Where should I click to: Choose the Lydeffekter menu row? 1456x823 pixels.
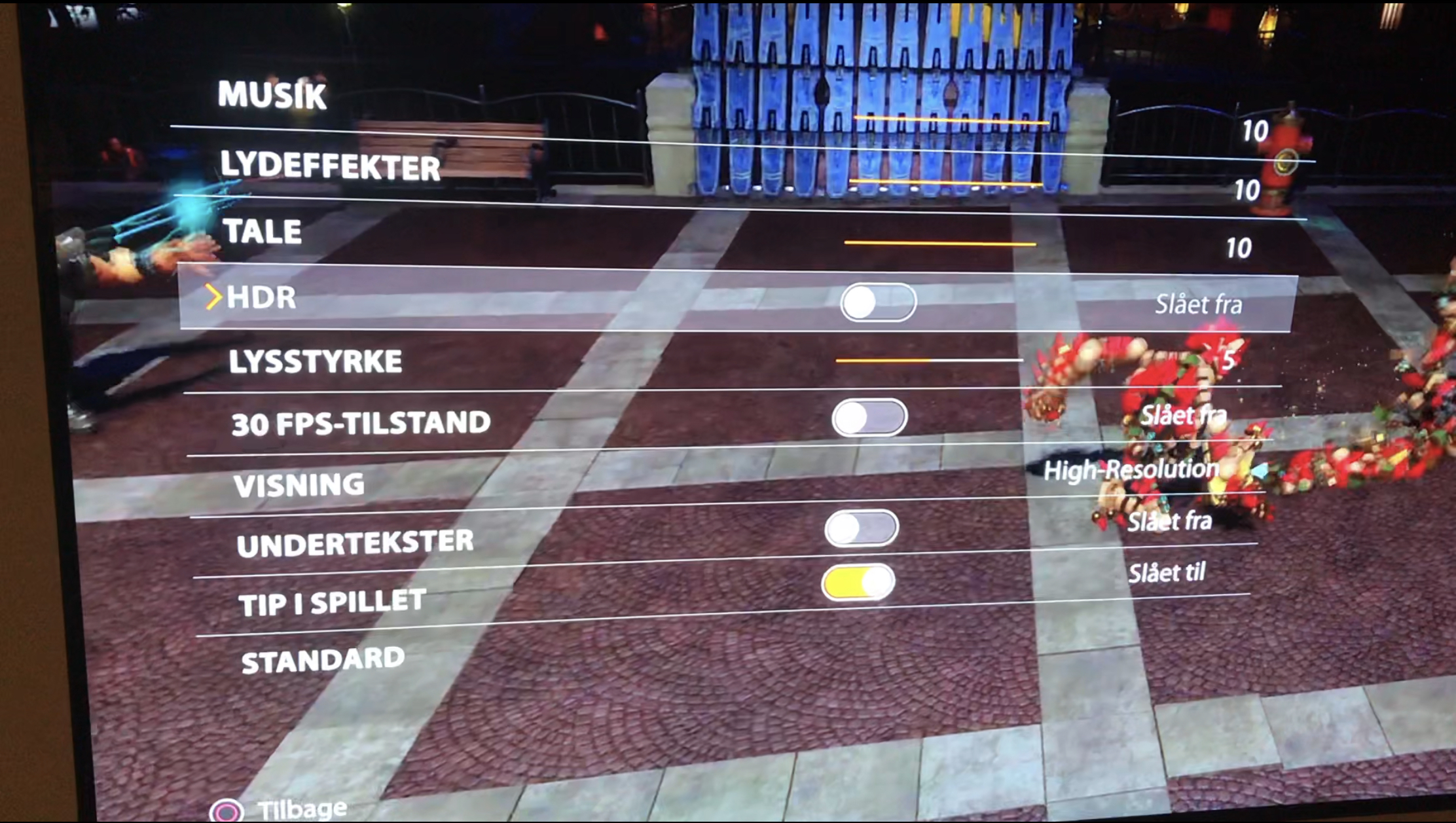(330, 165)
